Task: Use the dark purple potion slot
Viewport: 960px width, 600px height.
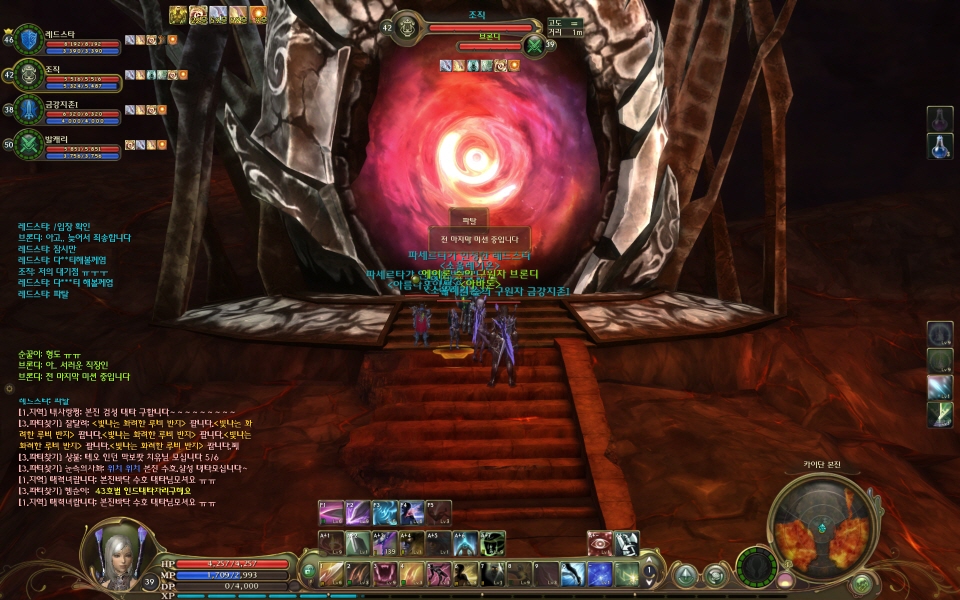Action: tap(940, 120)
